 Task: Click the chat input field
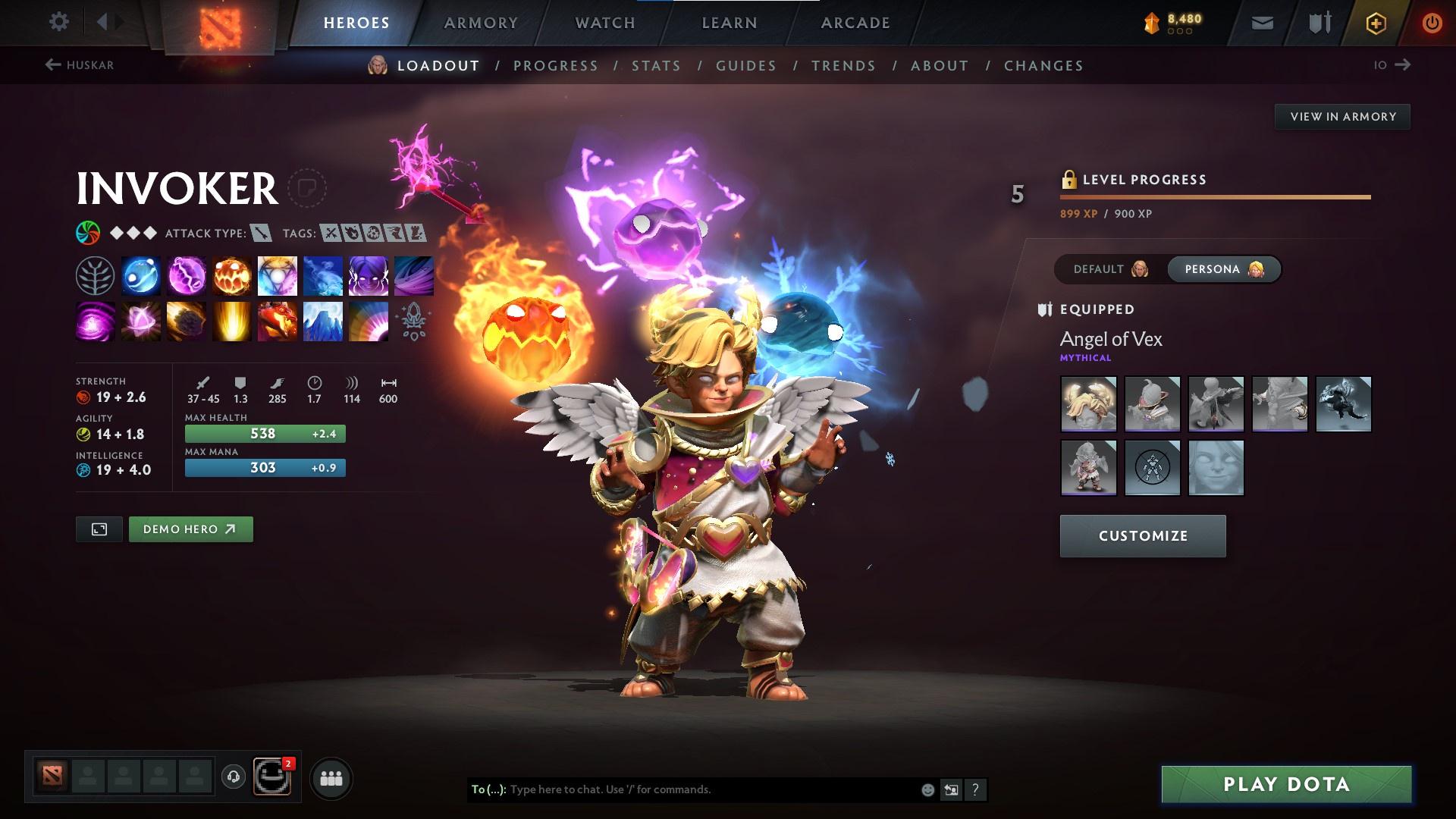(x=682, y=789)
